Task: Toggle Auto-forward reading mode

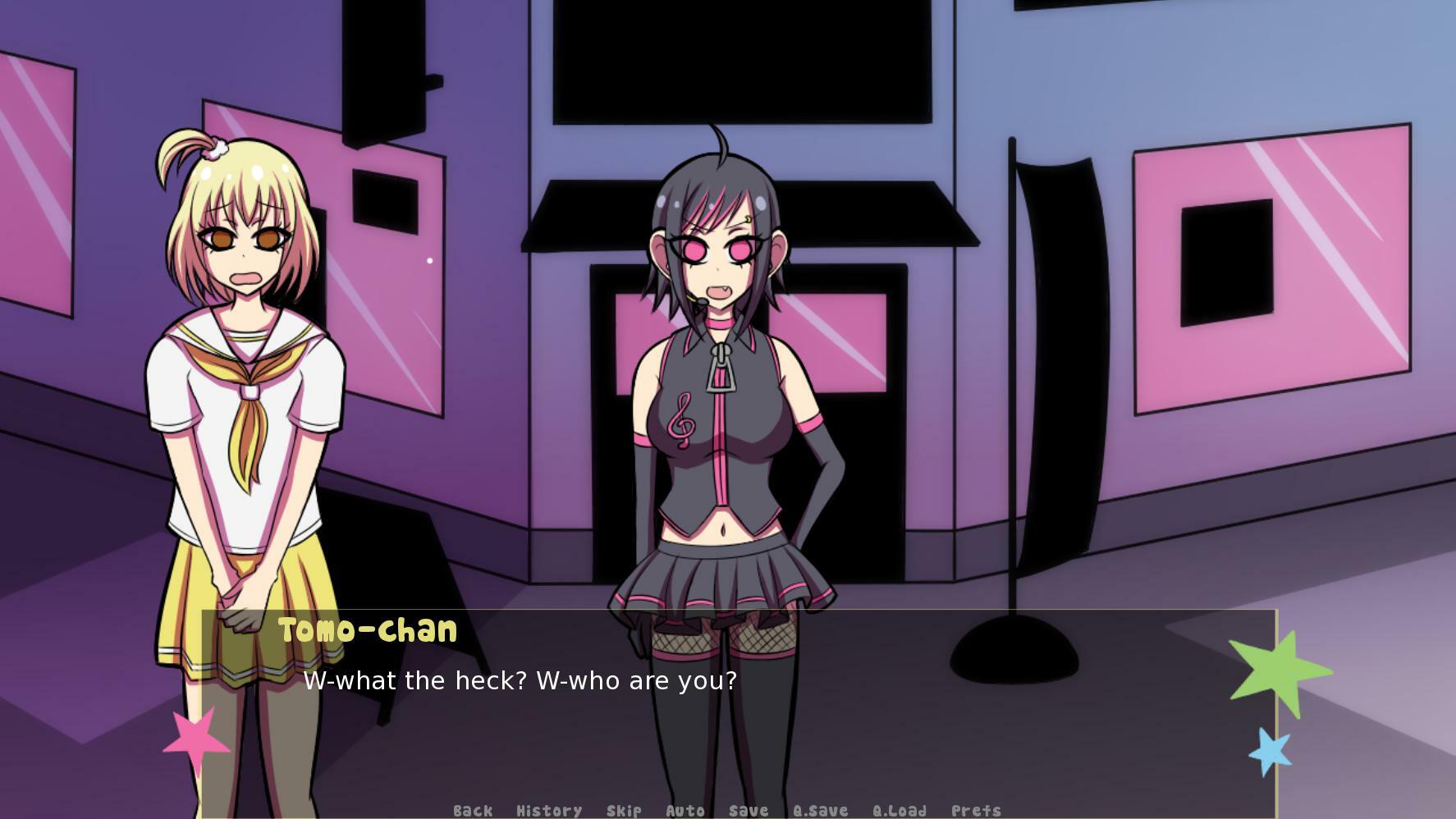Action: 685,811
